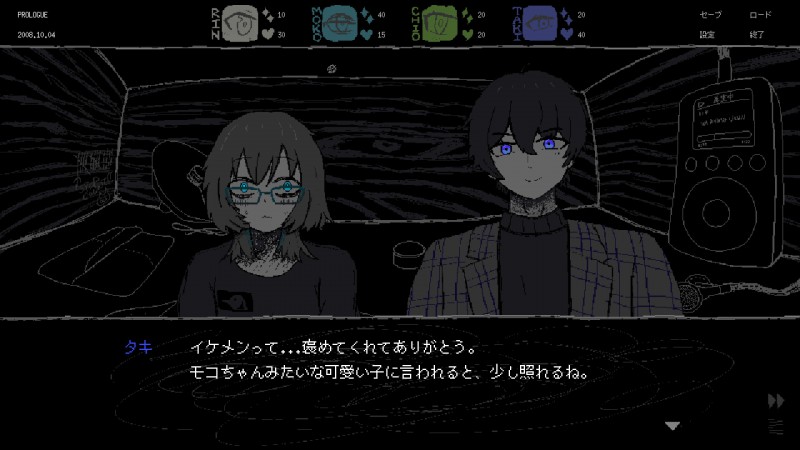The height and width of the screenshot is (450, 800).
Task: Select MOKO's teal eye portrait
Action: pyautogui.click(x=339, y=24)
